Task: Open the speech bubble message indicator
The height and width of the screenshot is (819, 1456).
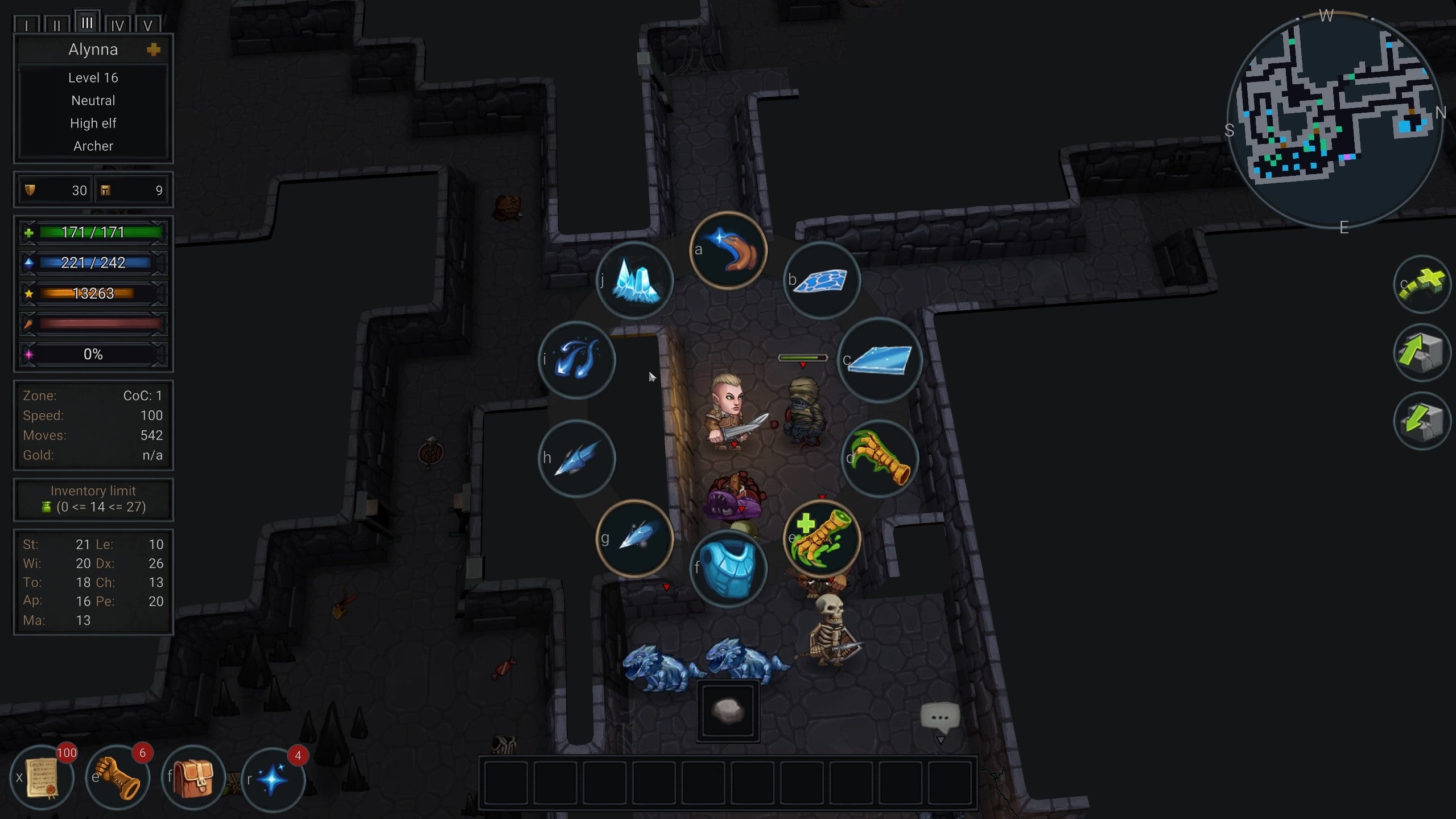Action: coord(942,718)
